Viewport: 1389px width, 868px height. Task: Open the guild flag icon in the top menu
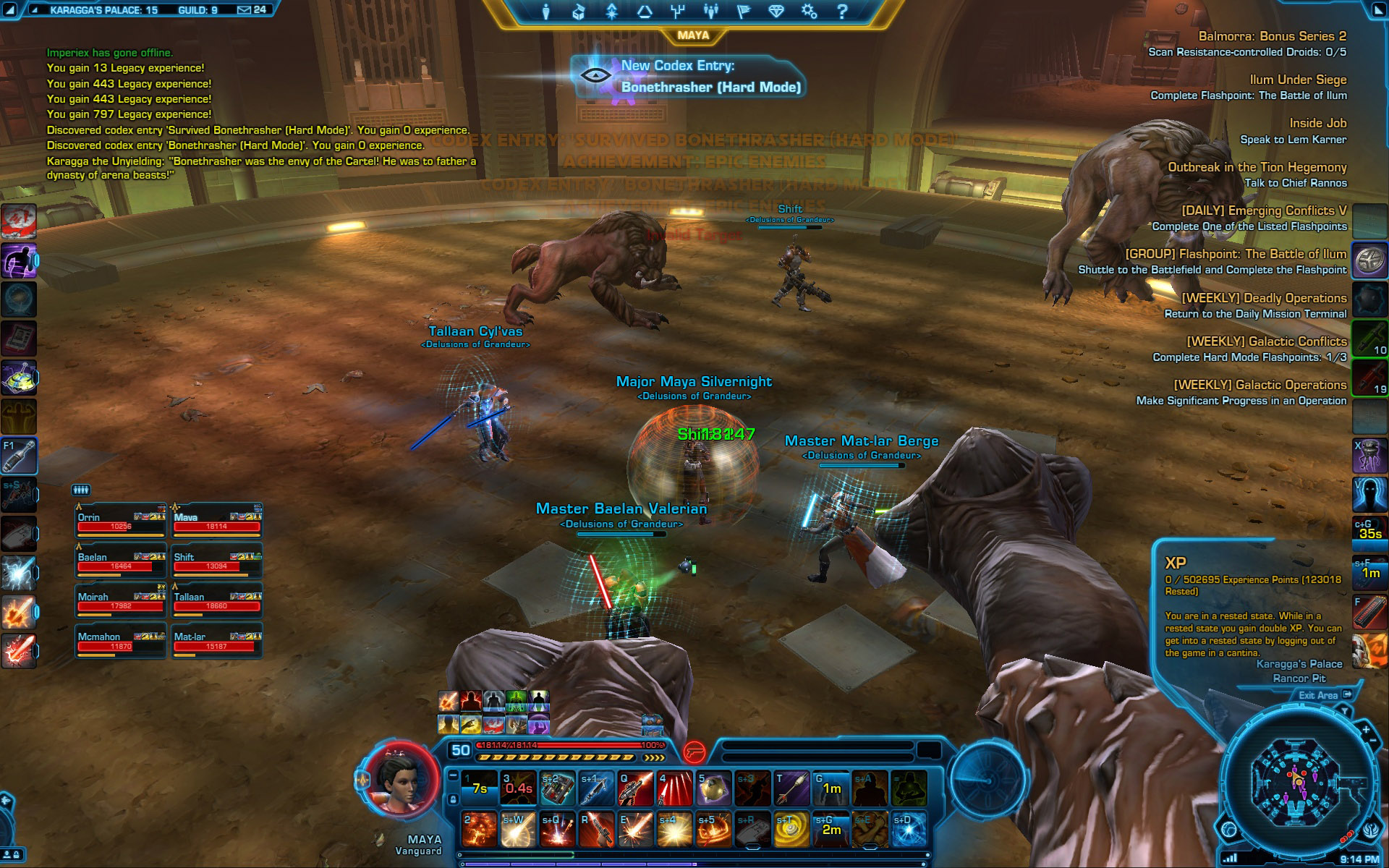point(743,12)
